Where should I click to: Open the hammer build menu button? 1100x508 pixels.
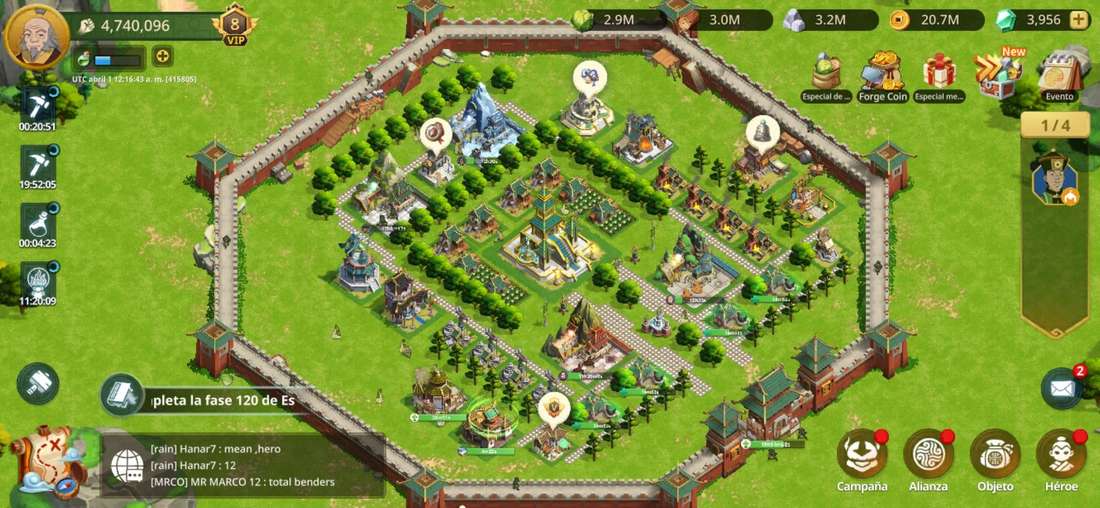(x=38, y=384)
